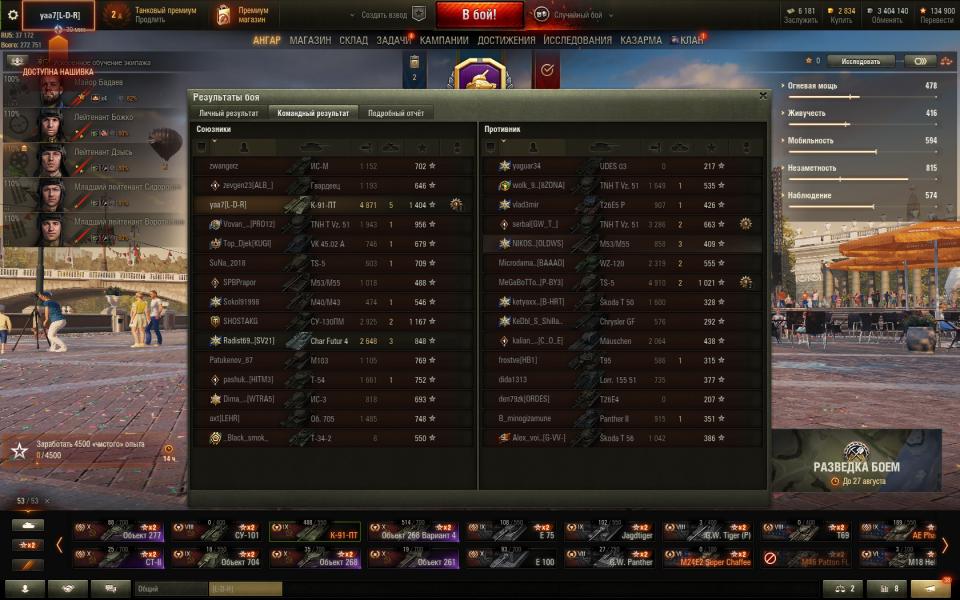This screenshot has width=960, height=600.
Task: Select player zwangerz in the allies list
Action: [224, 166]
